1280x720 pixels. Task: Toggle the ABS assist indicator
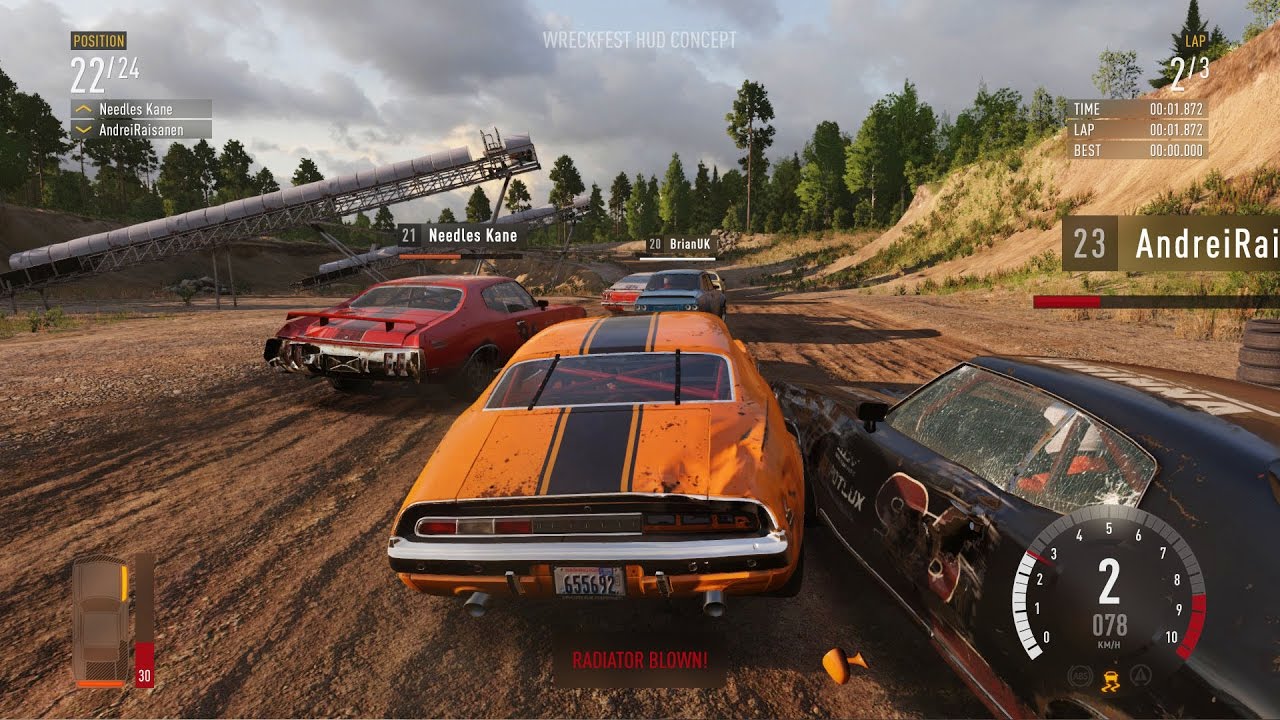point(1080,676)
